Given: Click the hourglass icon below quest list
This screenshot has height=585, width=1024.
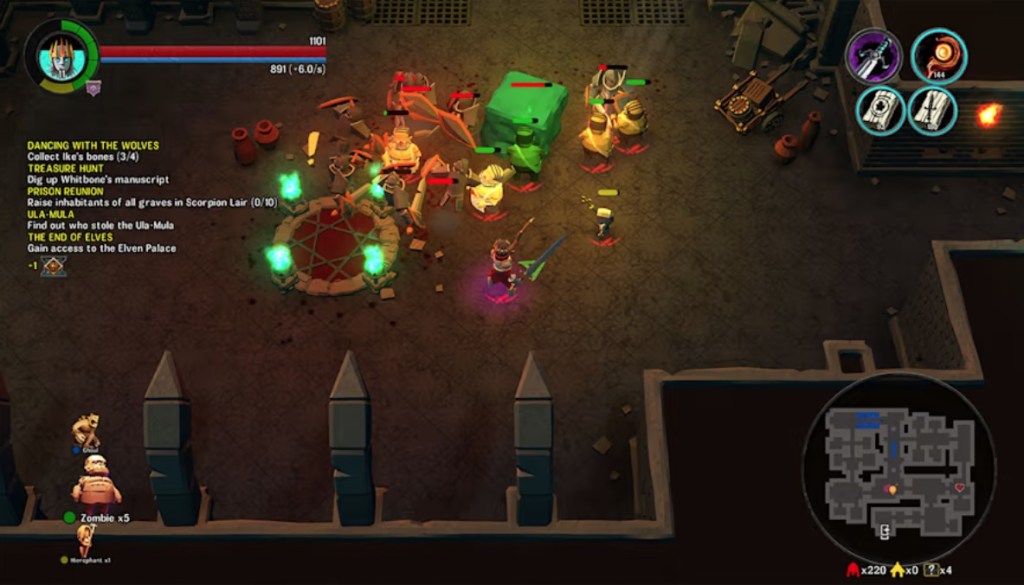Looking at the screenshot, I should 54,265.
